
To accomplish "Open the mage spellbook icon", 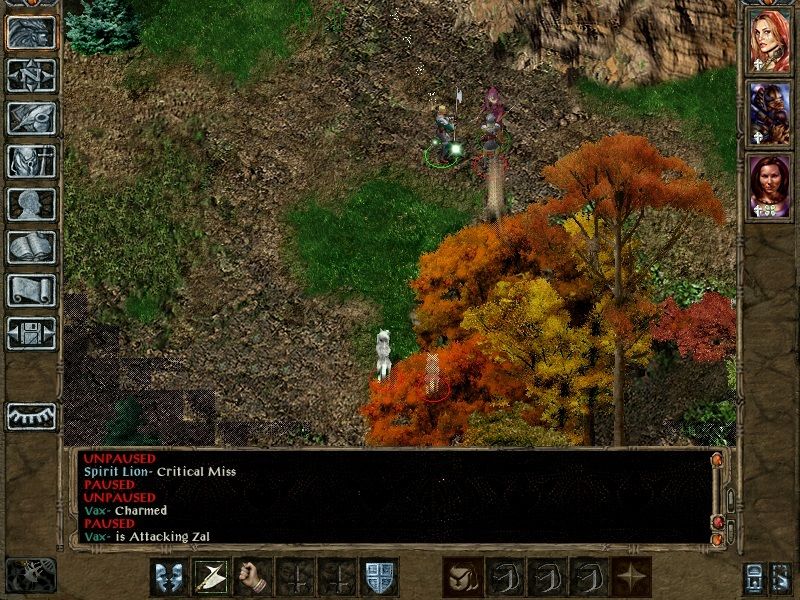I will coord(31,247).
